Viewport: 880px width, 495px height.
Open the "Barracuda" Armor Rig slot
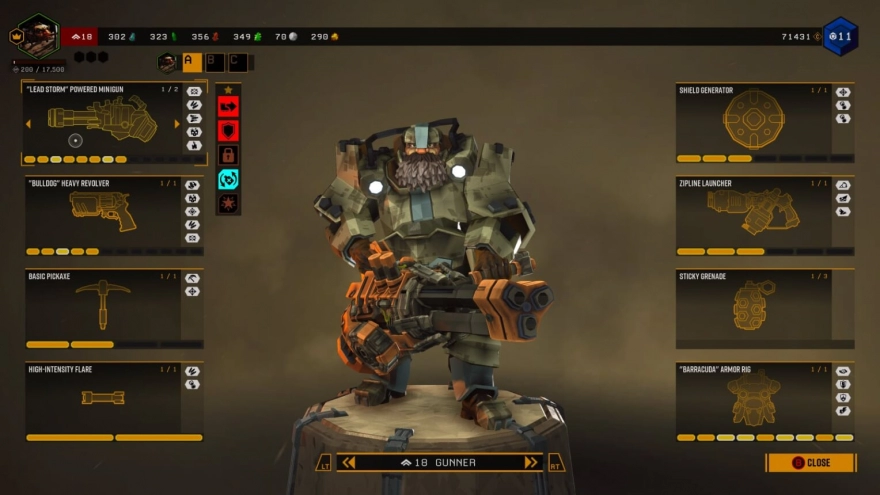(753, 399)
